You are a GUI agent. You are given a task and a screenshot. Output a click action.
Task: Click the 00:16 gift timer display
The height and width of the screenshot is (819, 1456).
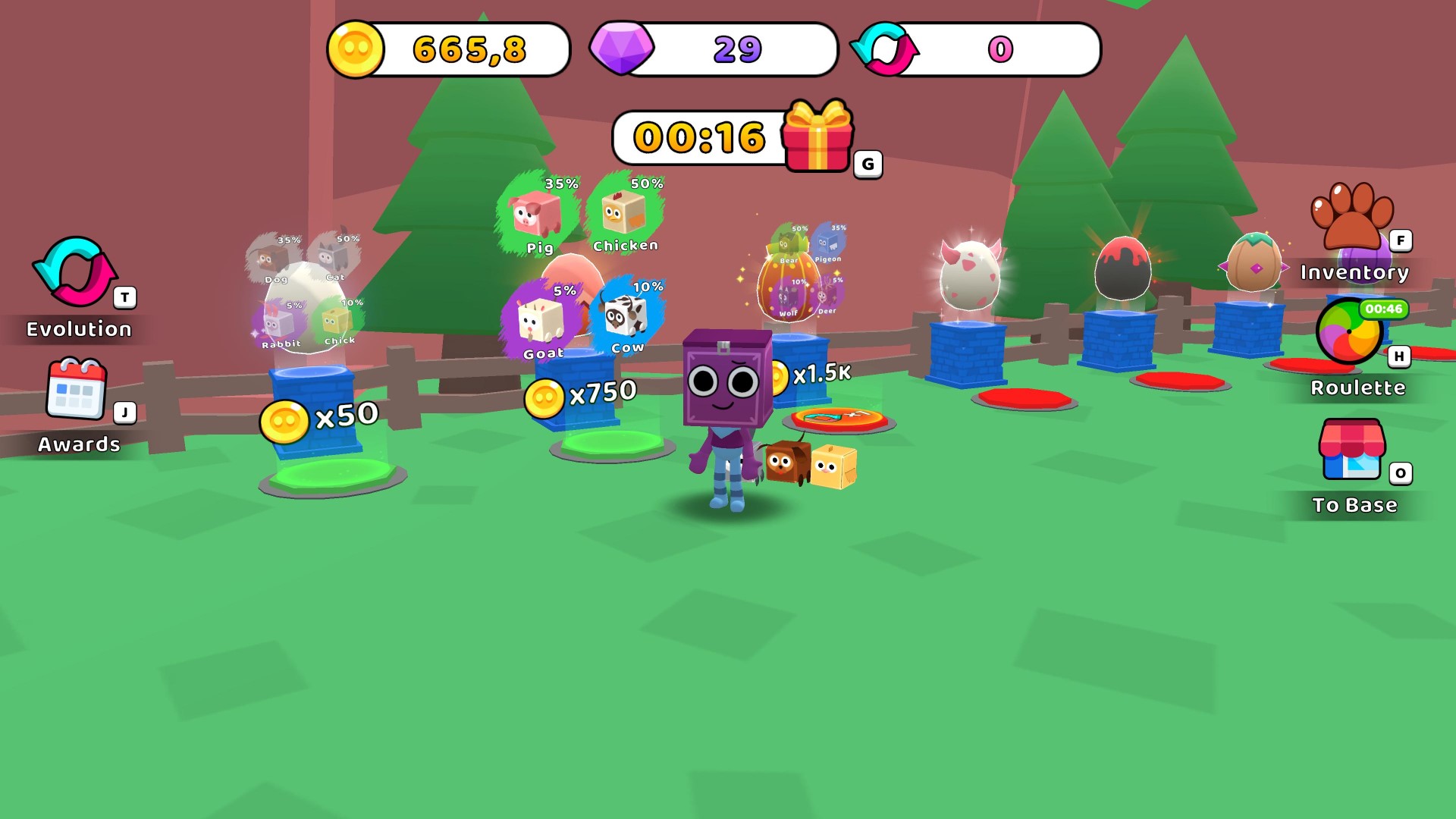coord(698,138)
